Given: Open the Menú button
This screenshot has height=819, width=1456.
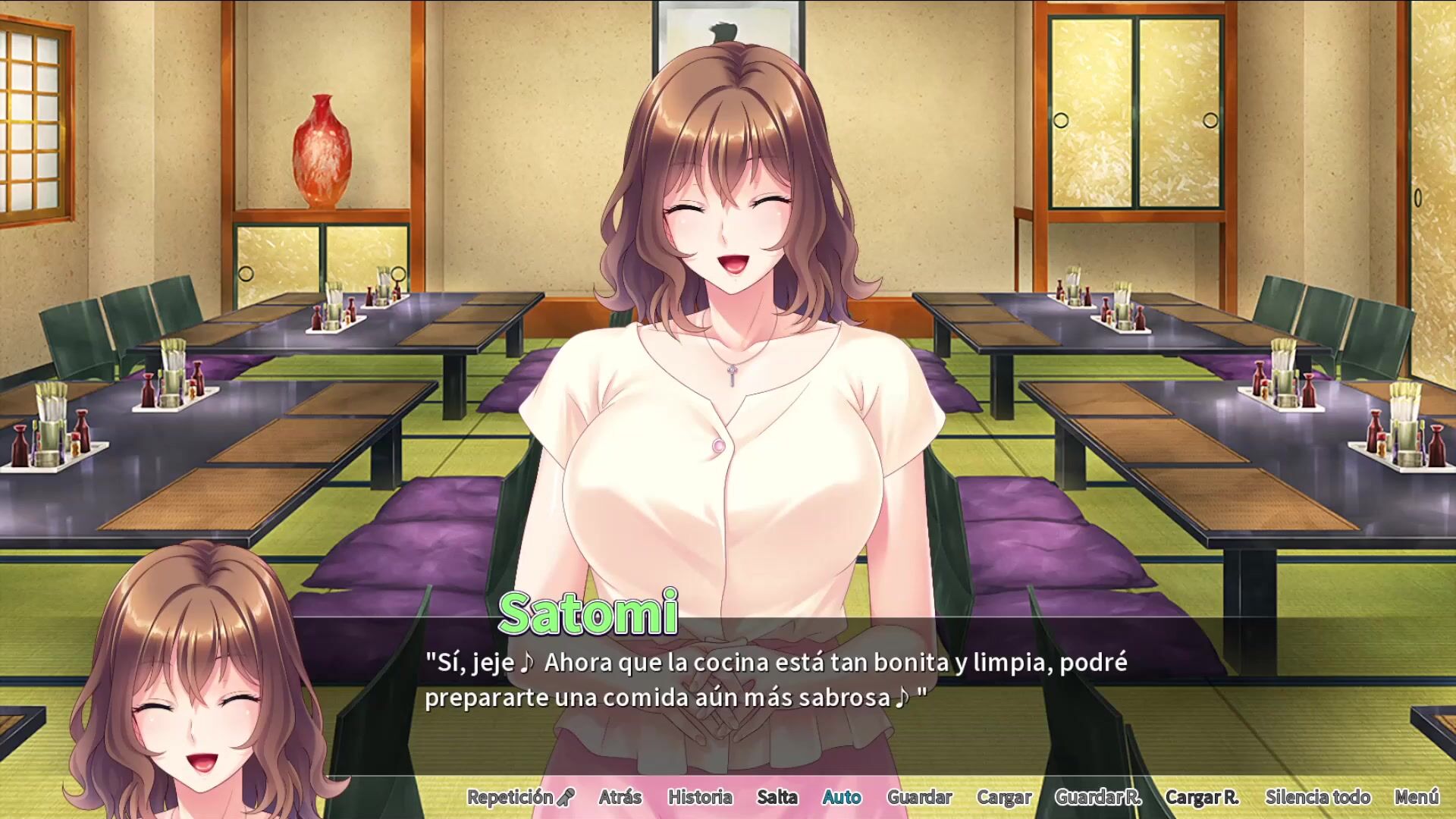Looking at the screenshot, I should (x=1416, y=797).
